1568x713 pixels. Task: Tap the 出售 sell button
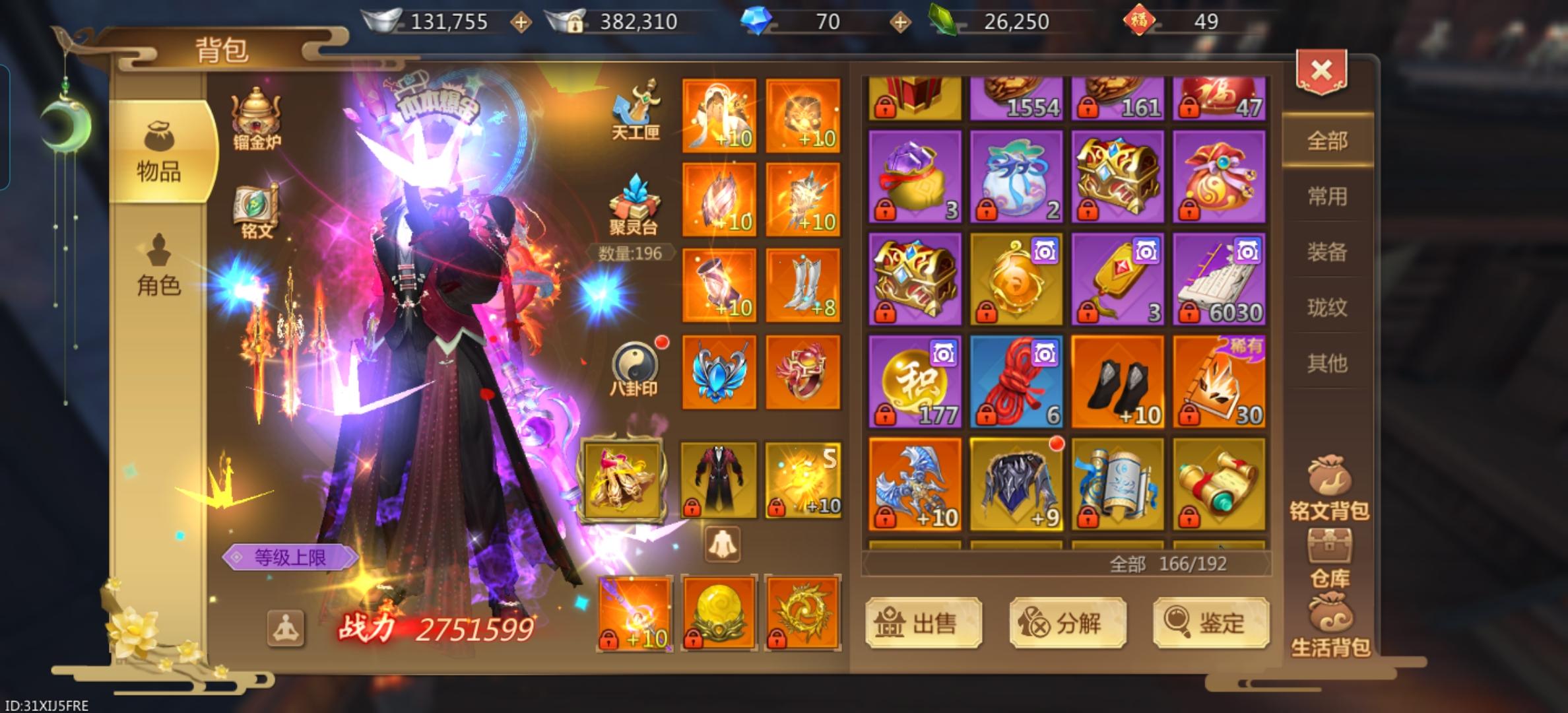click(x=923, y=623)
